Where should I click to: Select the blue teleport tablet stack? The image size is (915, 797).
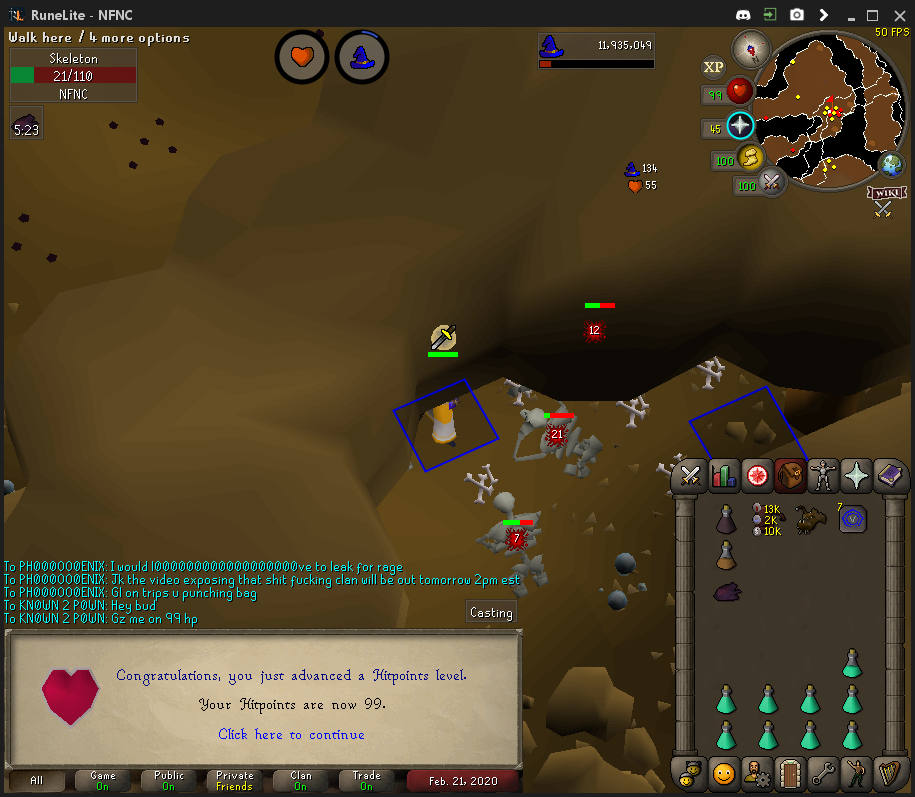click(x=852, y=518)
